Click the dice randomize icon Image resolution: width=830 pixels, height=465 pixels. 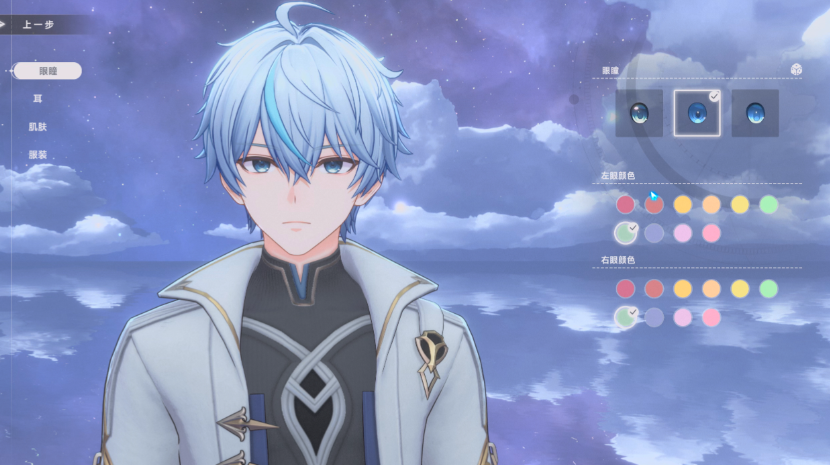coord(795,69)
